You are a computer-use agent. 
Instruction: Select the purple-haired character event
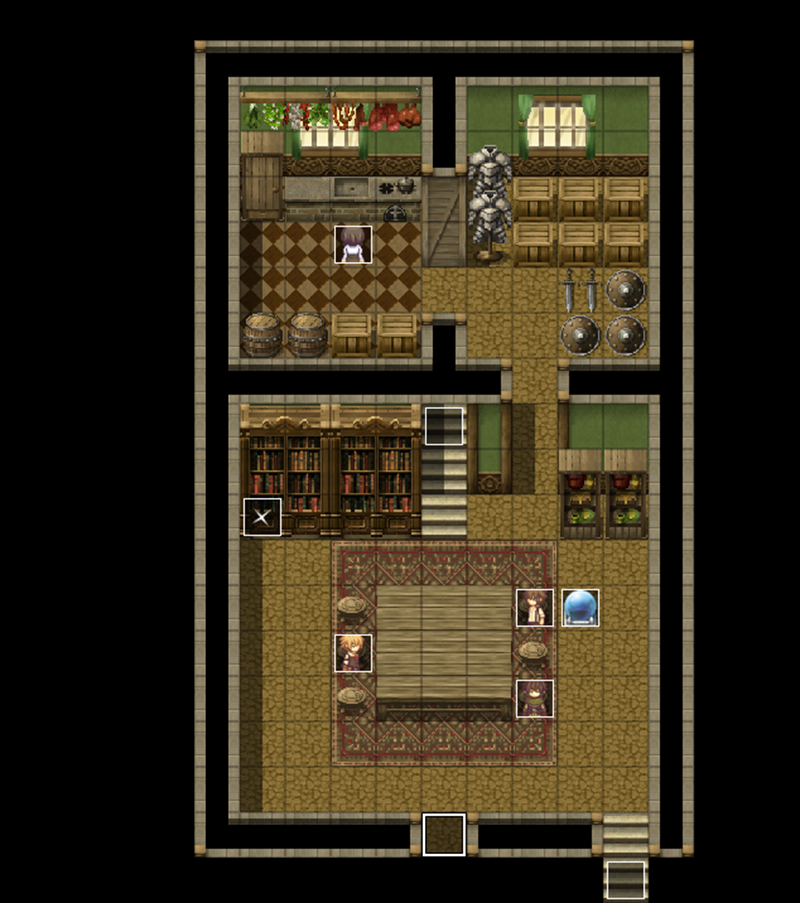534,698
